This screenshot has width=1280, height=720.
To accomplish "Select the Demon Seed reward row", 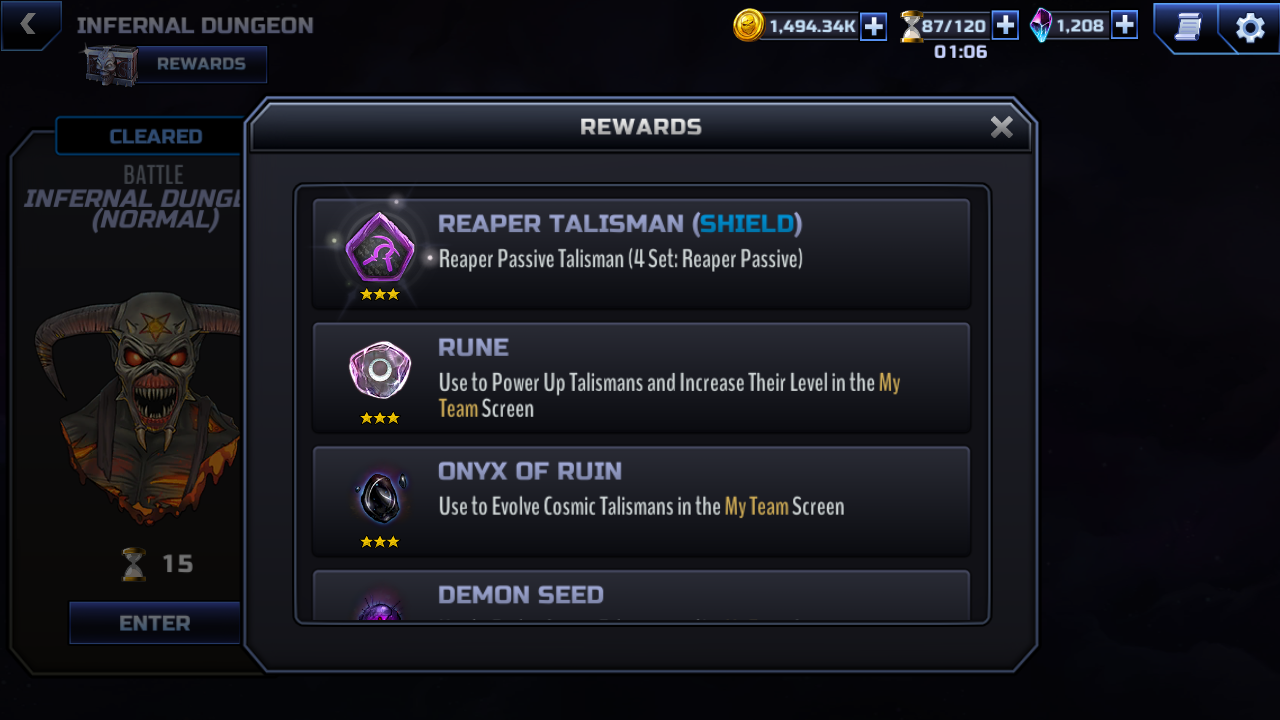I will 641,596.
